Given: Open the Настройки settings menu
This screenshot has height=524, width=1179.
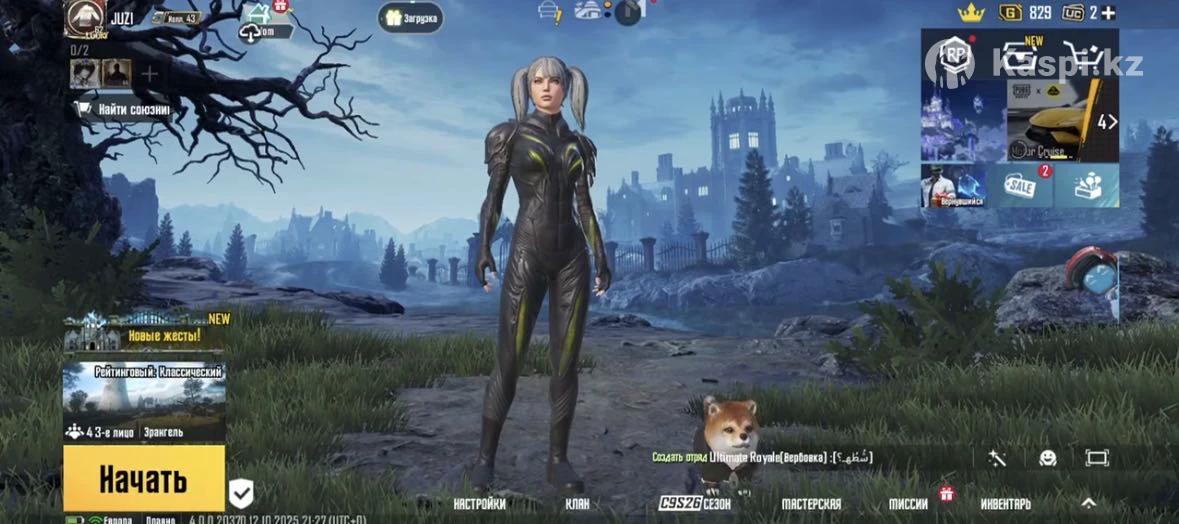Looking at the screenshot, I should pyautogui.click(x=479, y=504).
